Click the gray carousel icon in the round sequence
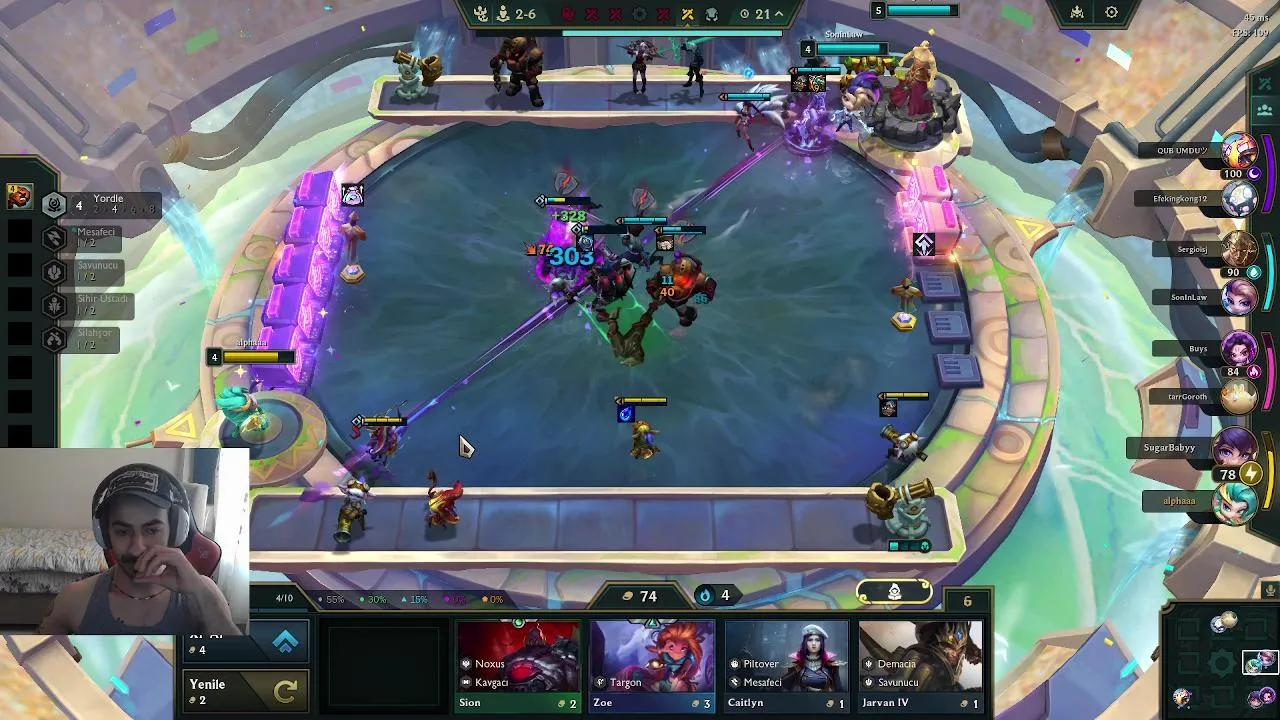This screenshot has height=720, width=1280. click(640, 14)
